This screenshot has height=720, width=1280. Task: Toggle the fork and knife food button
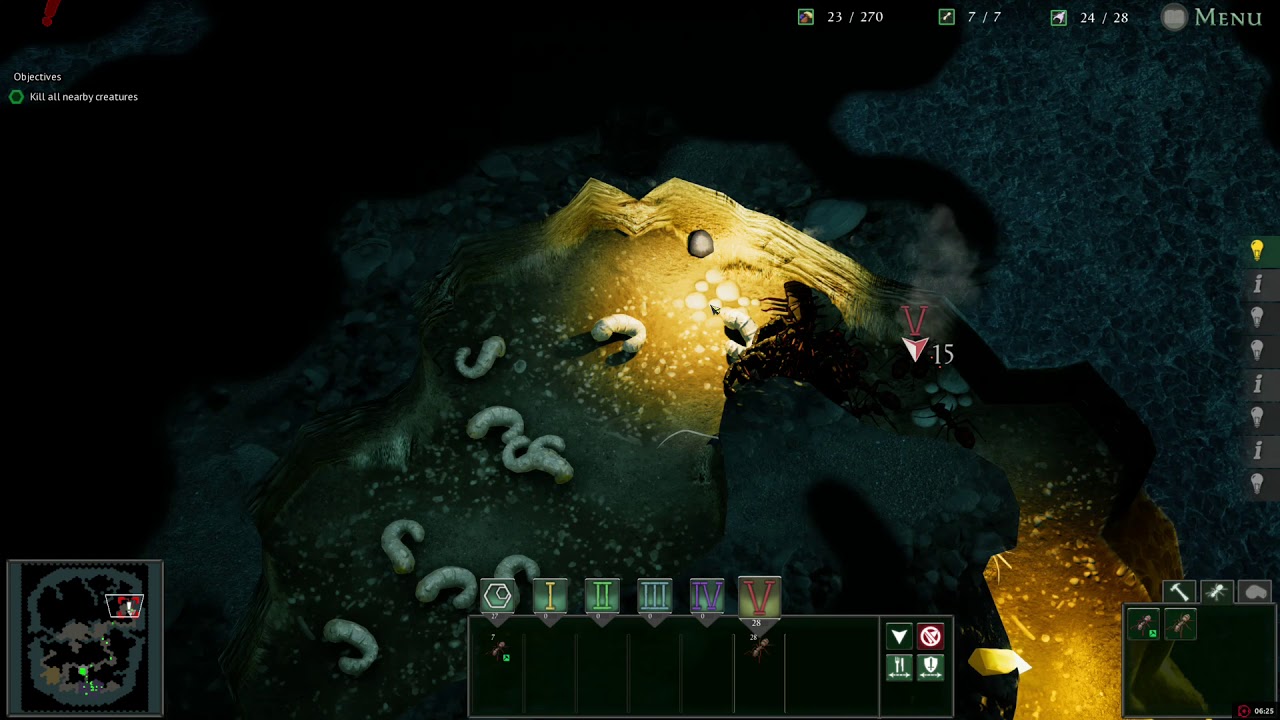[x=899, y=667]
